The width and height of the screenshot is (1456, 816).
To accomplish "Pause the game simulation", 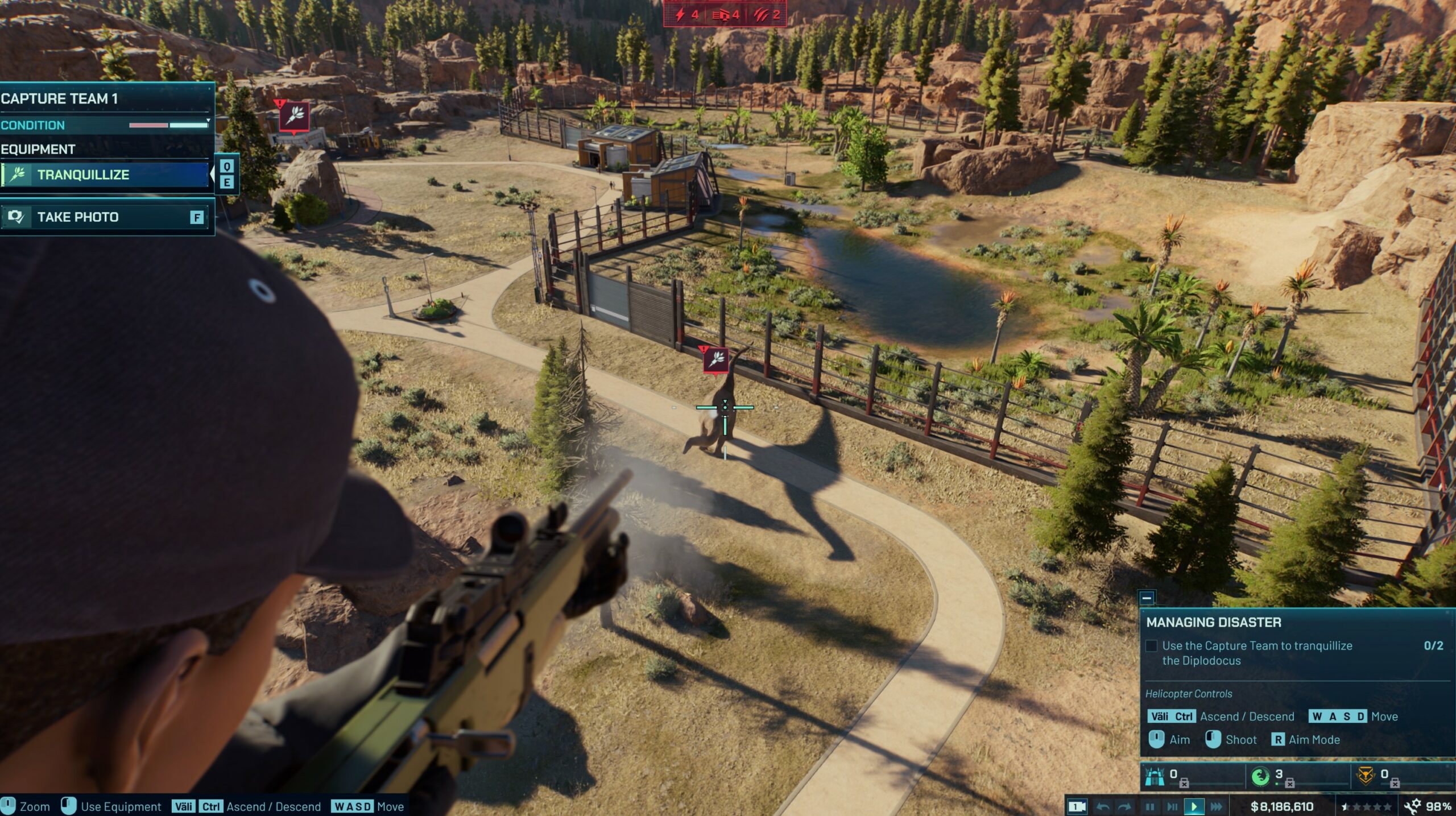I will (x=1149, y=806).
